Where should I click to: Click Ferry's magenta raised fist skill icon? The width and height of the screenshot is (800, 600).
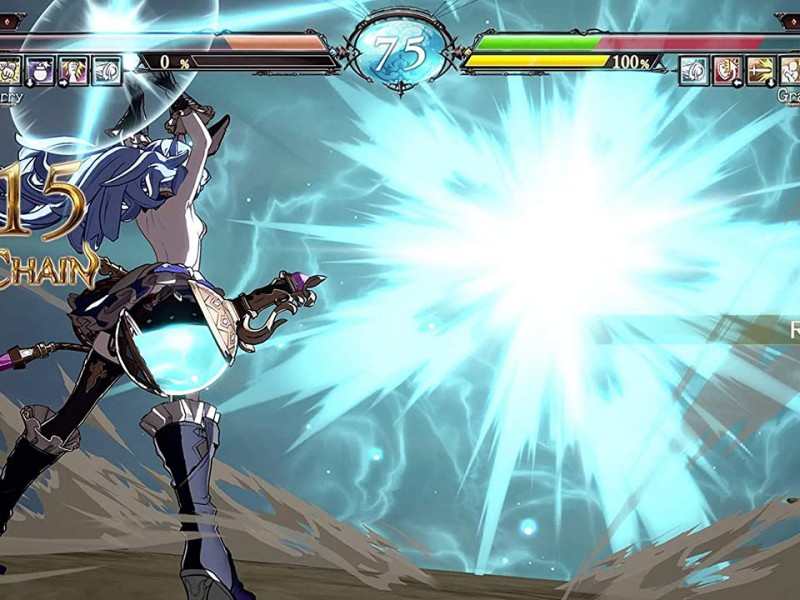click(74, 70)
